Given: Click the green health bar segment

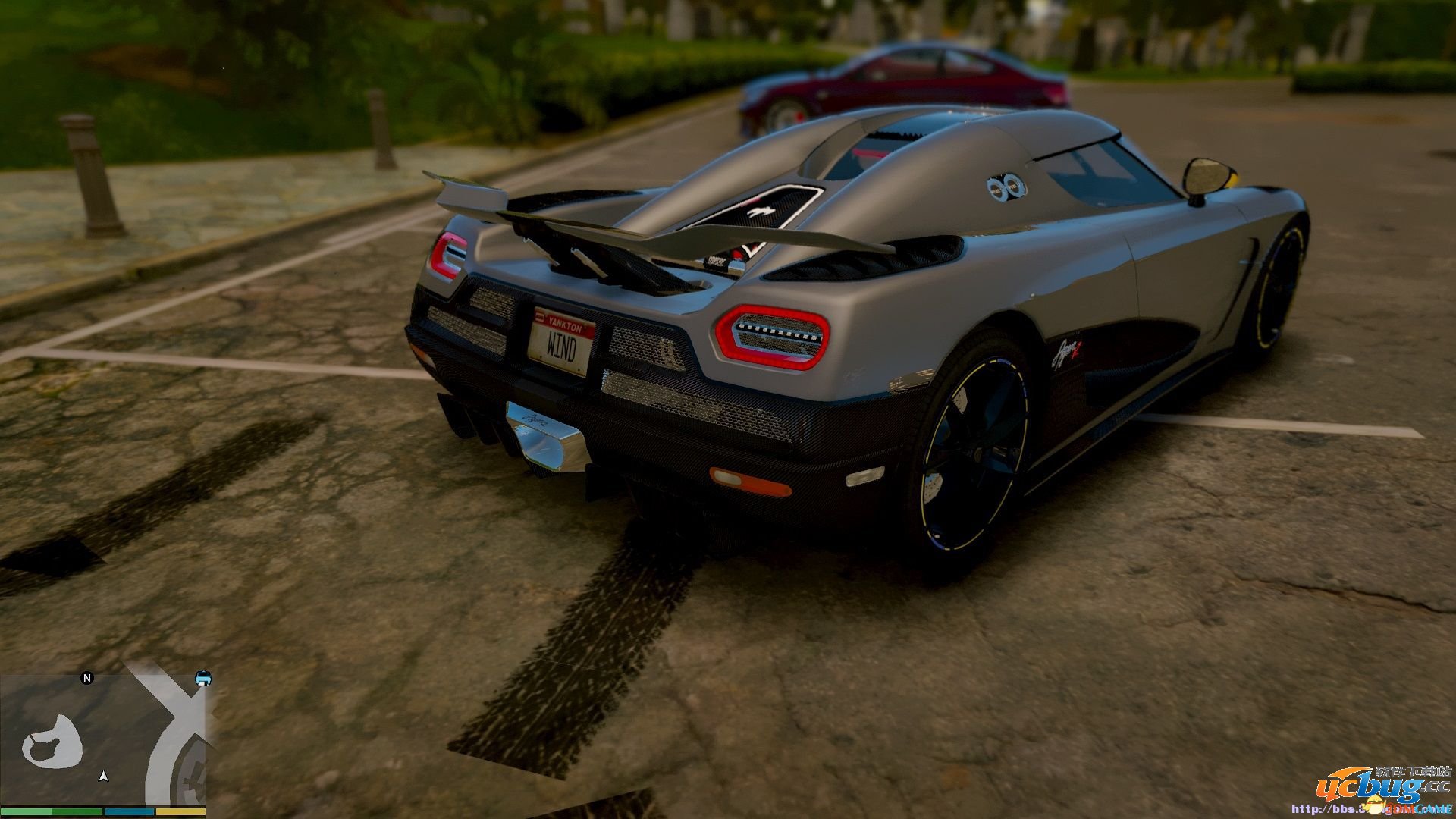Looking at the screenshot, I should (27, 814).
